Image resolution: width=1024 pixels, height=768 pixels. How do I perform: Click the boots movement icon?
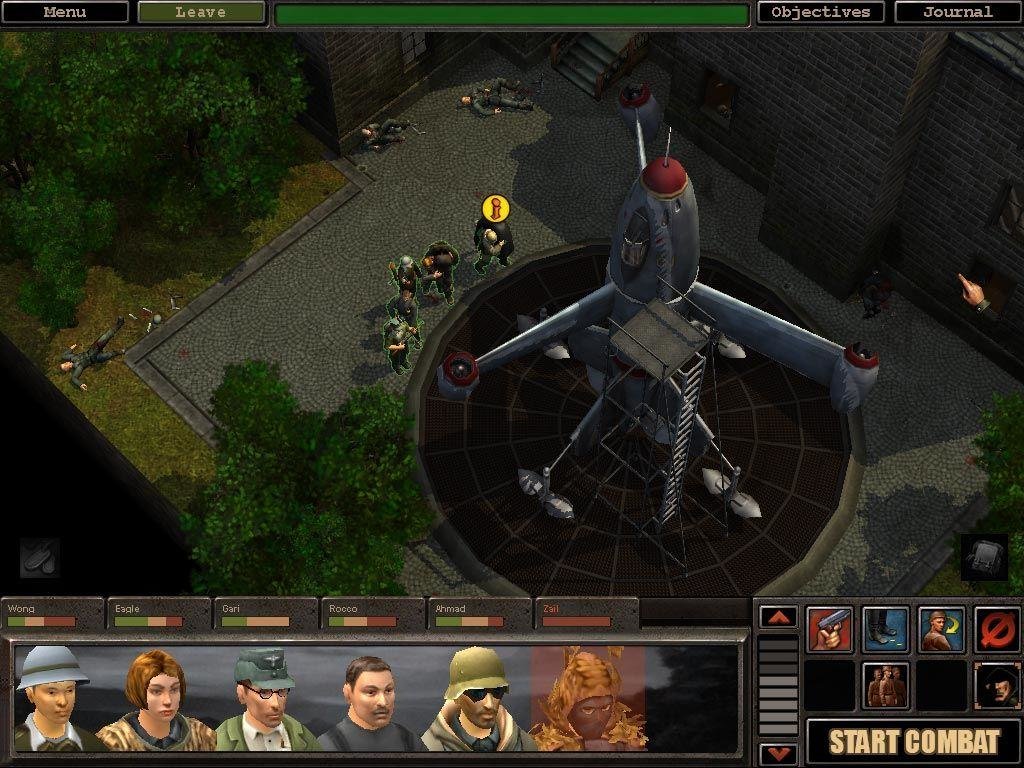886,629
